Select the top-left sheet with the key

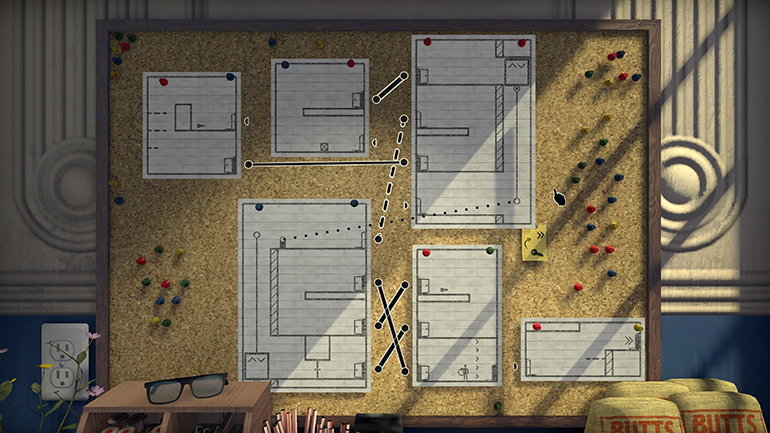coord(192,126)
